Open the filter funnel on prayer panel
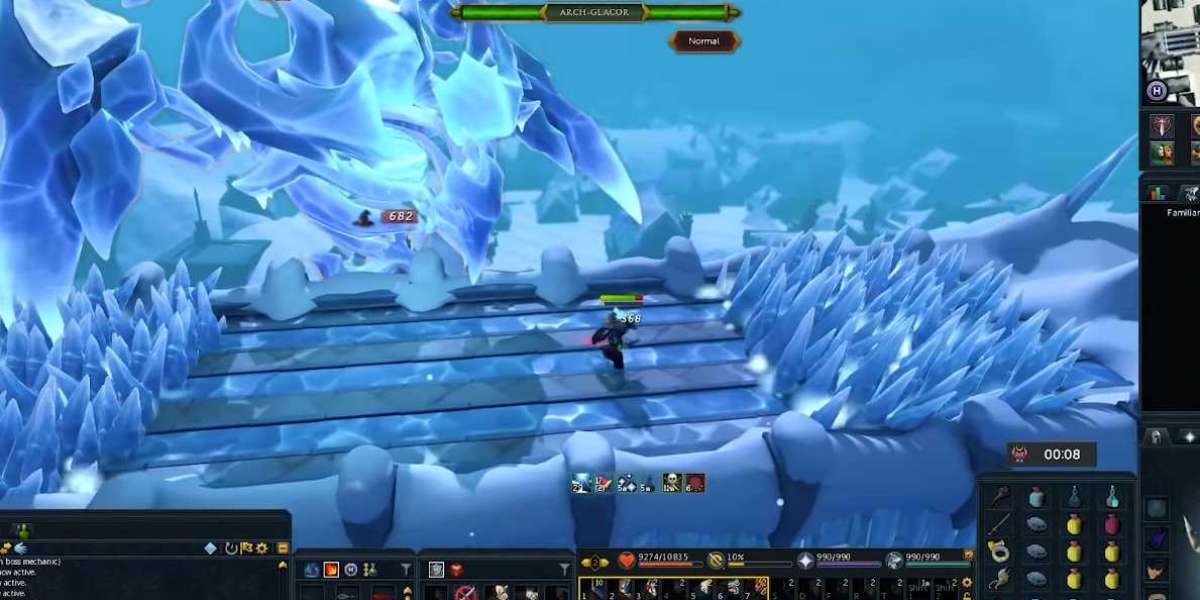The image size is (1200, 600). click(x=563, y=570)
